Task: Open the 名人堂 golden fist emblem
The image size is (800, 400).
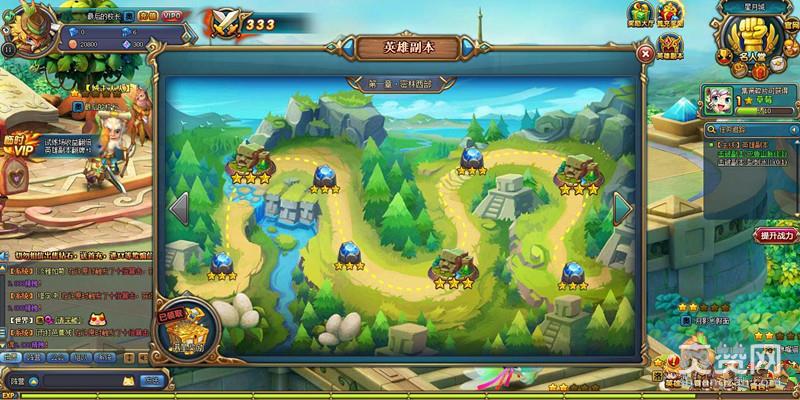Action: click(x=755, y=48)
